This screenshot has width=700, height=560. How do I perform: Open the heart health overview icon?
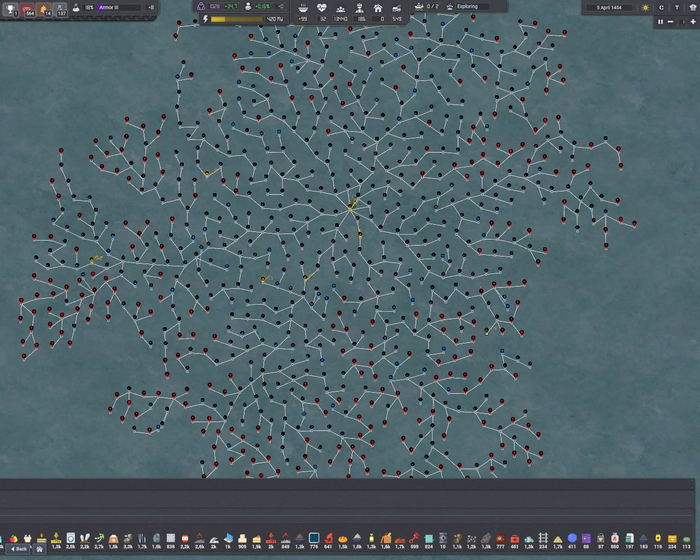point(322,7)
